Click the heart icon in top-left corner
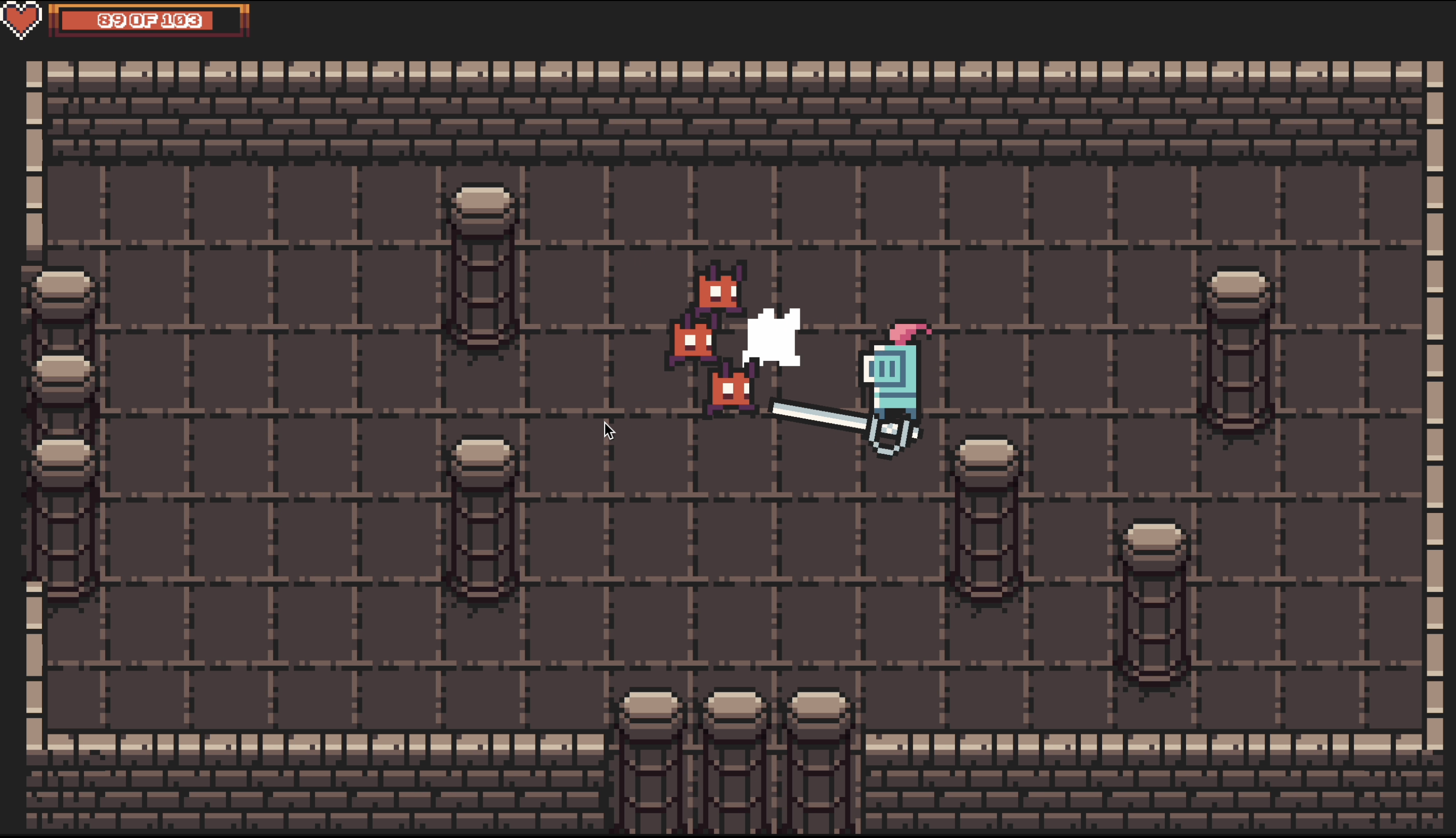1456x838 pixels. pos(21,20)
